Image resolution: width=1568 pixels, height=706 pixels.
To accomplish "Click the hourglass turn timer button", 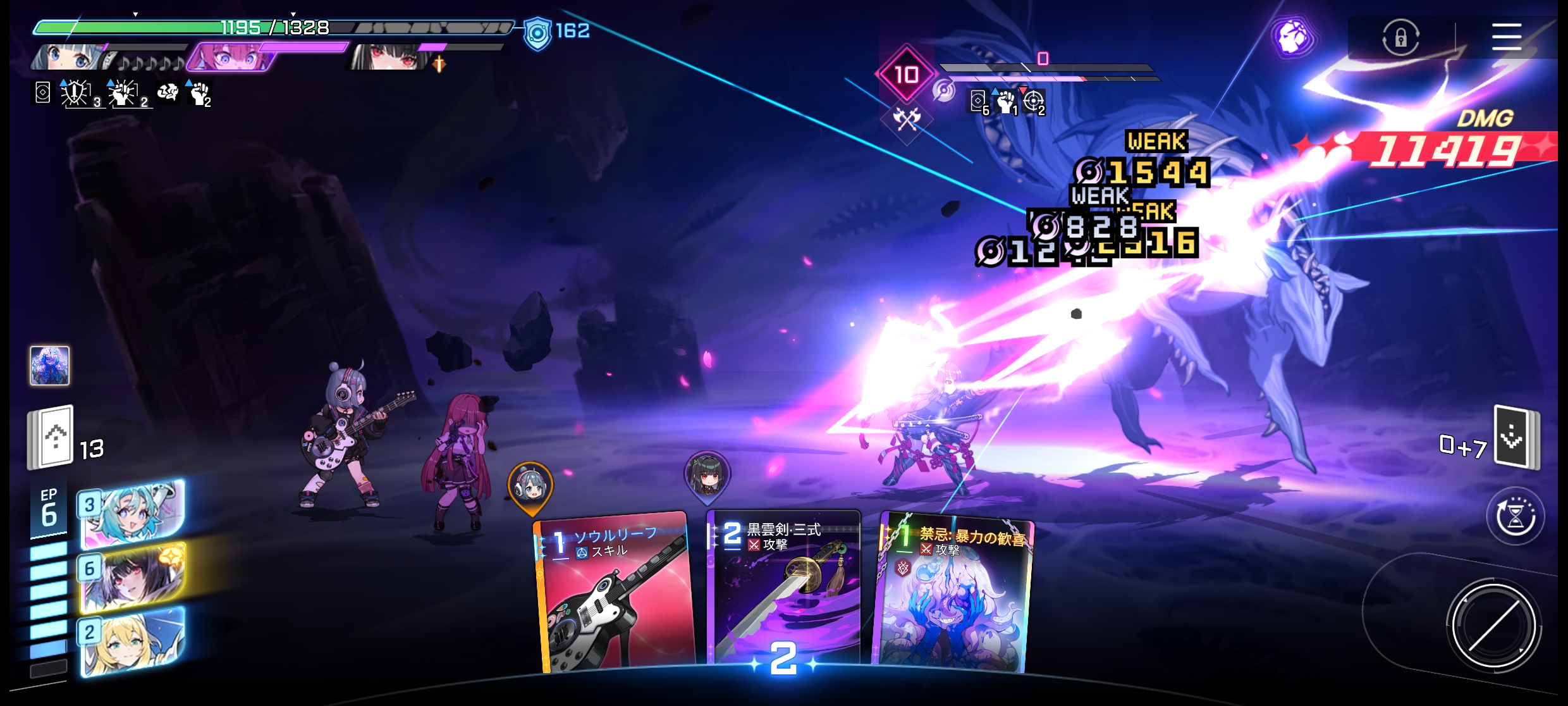I will click(1516, 516).
